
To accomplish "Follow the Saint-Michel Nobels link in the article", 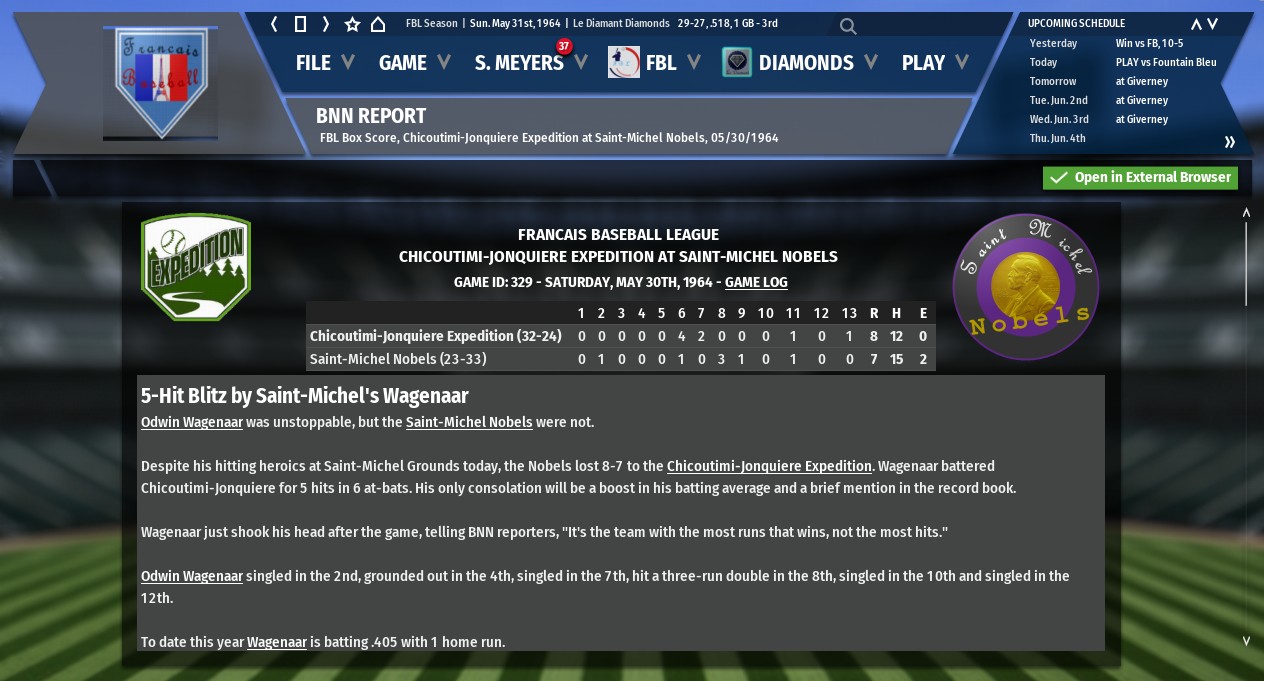I will click(x=469, y=422).
